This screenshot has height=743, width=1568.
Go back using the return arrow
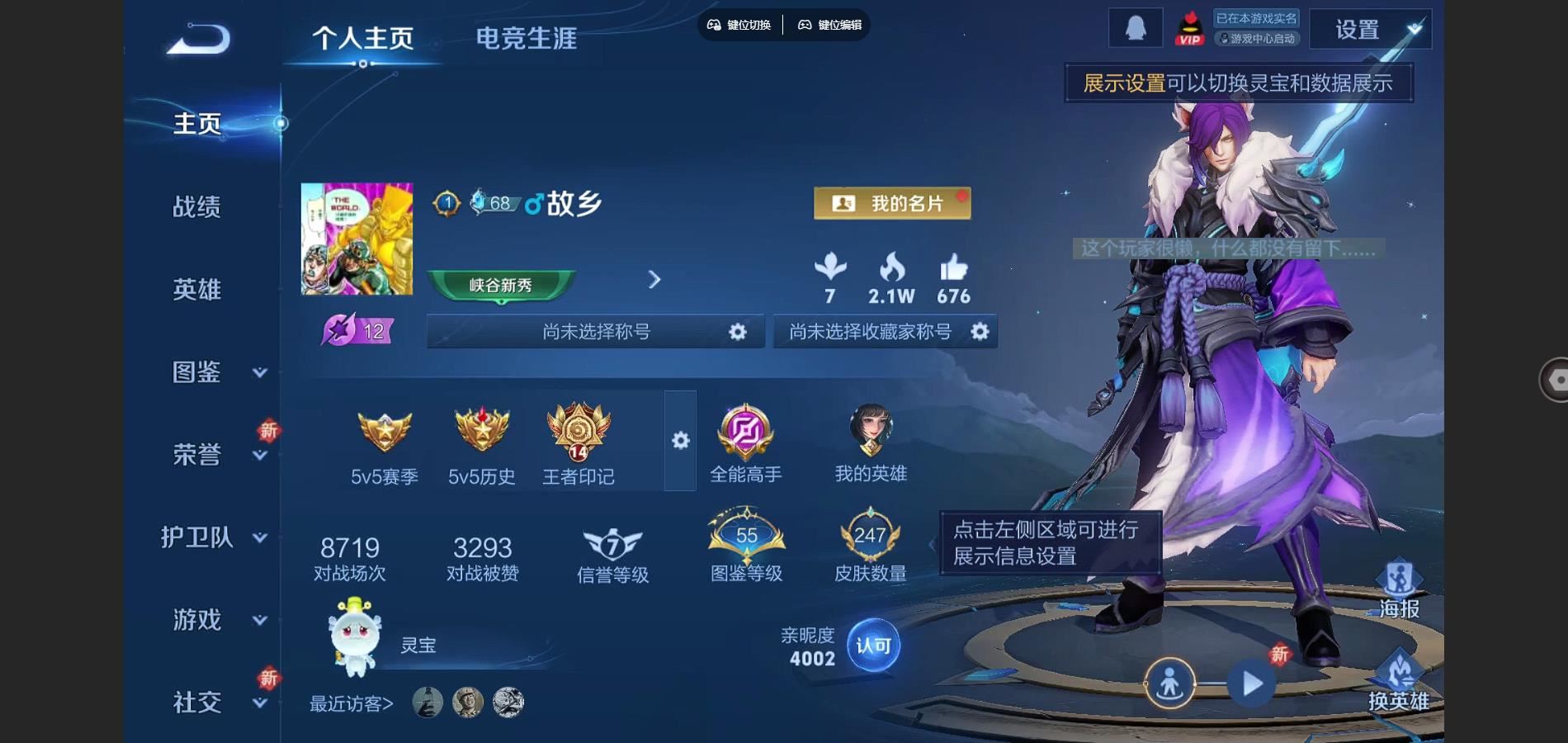[x=199, y=40]
